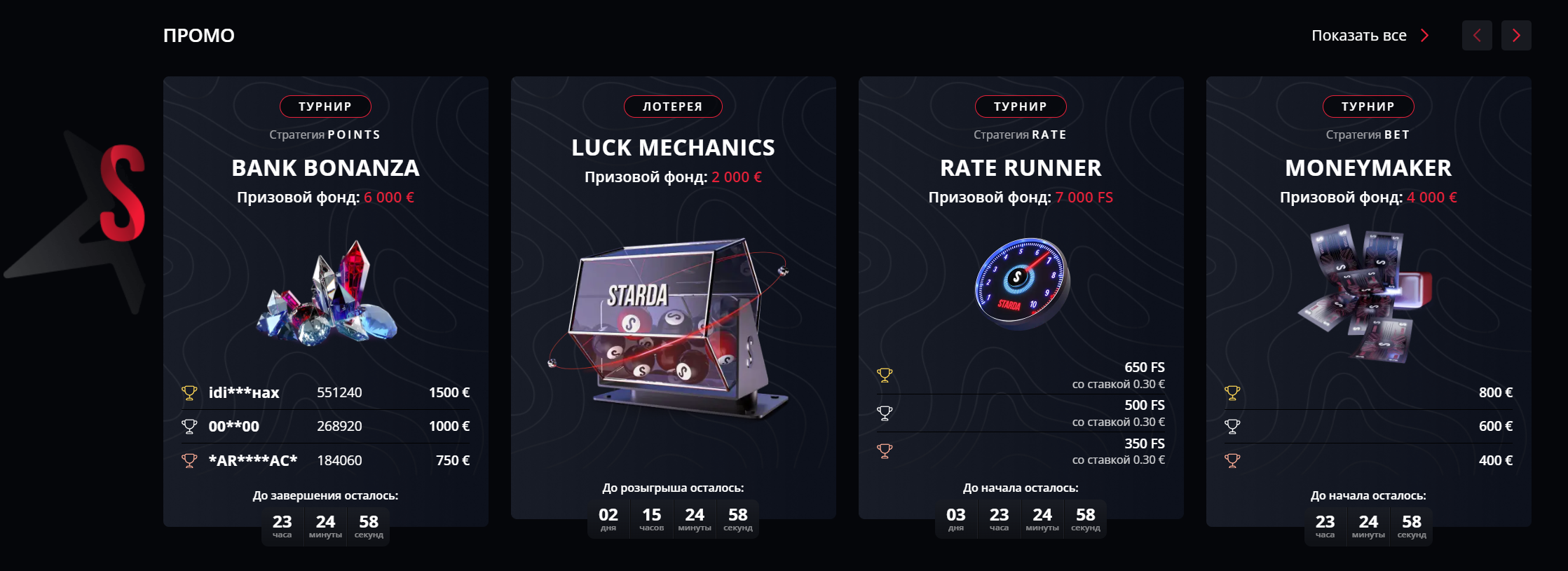The width and height of the screenshot is (1568, 571).
Task: Click the *AR****AC* leaderboard row
Action: click(x=325, y=460)
